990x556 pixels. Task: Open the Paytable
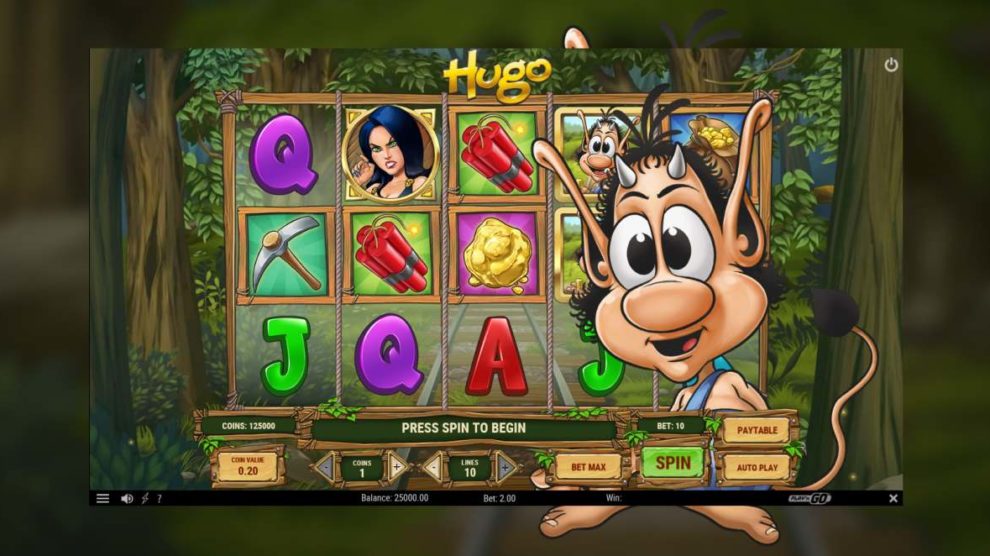pos(755,431)
